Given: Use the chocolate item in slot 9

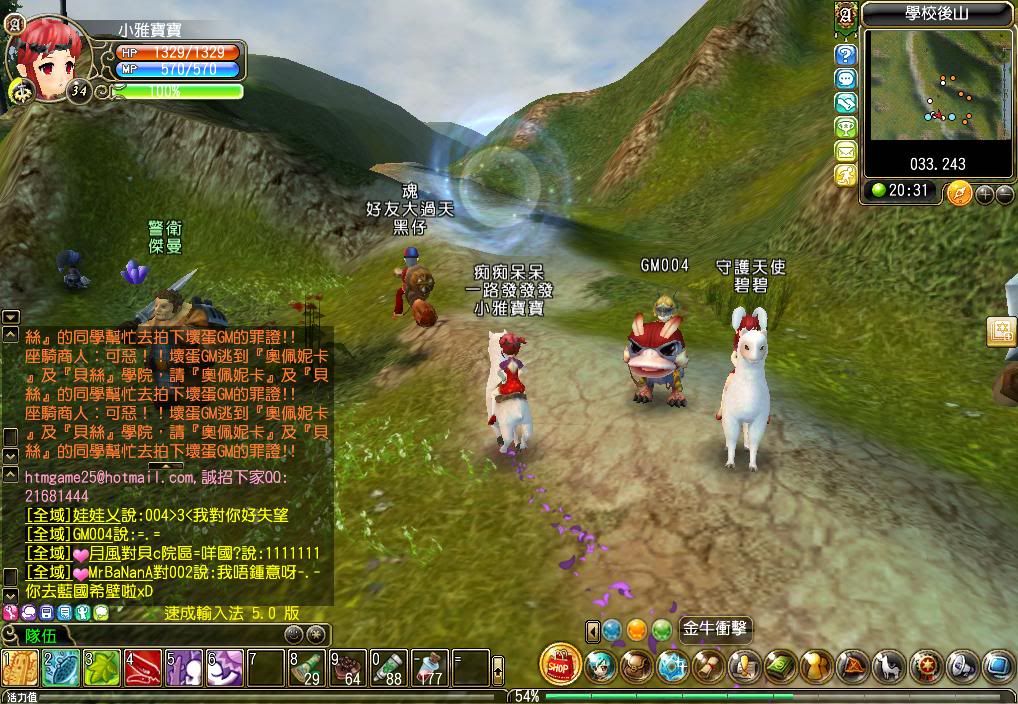Looking at the screenshot, I should tap(347, 668).
